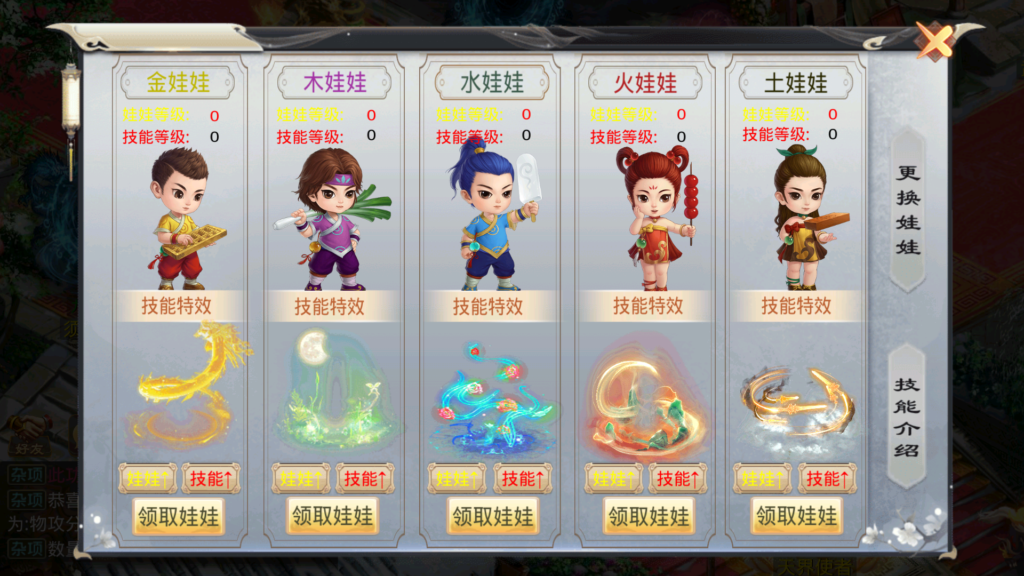Upgrade 土娃娃 level with 娃娃↑
Viewport: 1024px width, 576px height.
coord(762,479)
